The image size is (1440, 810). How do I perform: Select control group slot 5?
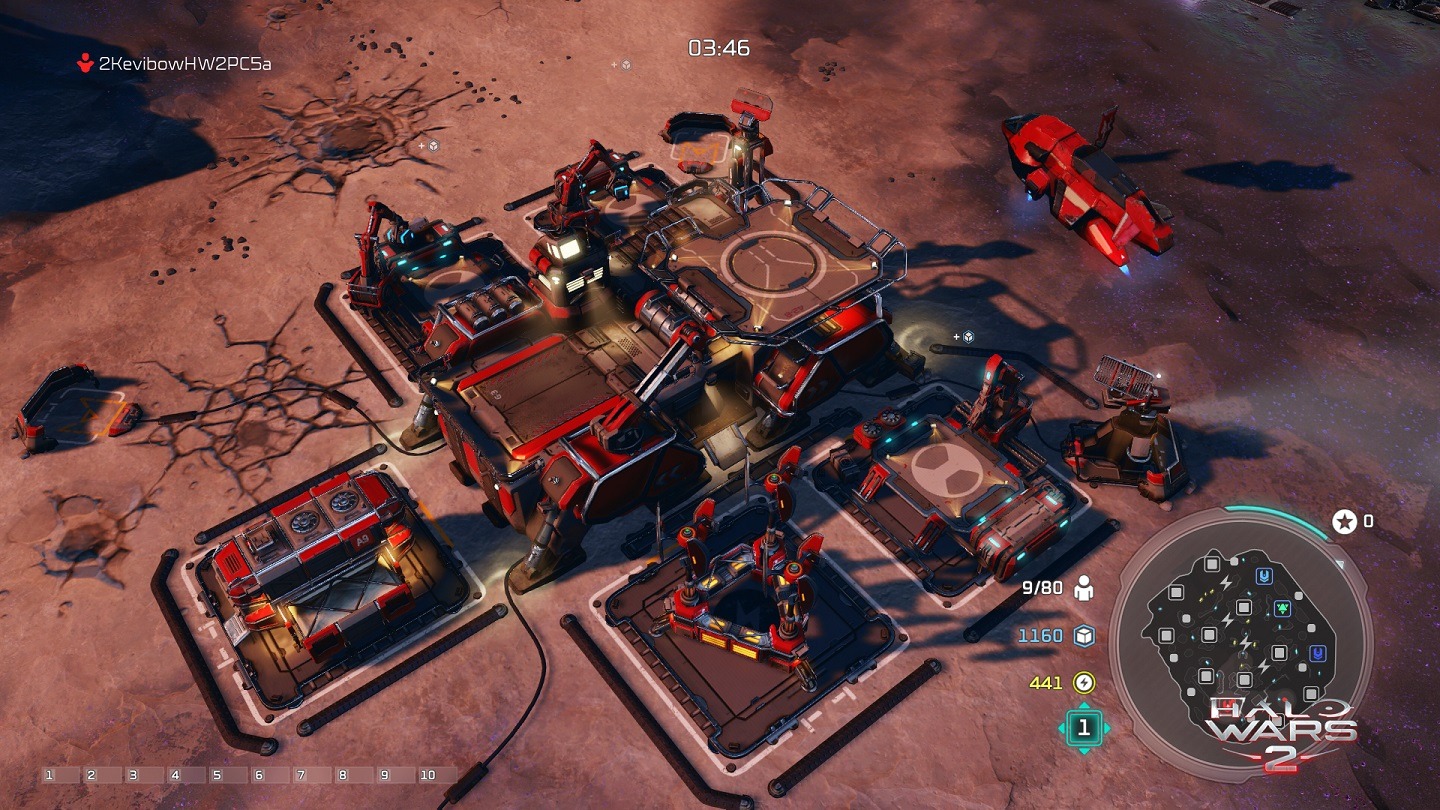coord(216,775)
